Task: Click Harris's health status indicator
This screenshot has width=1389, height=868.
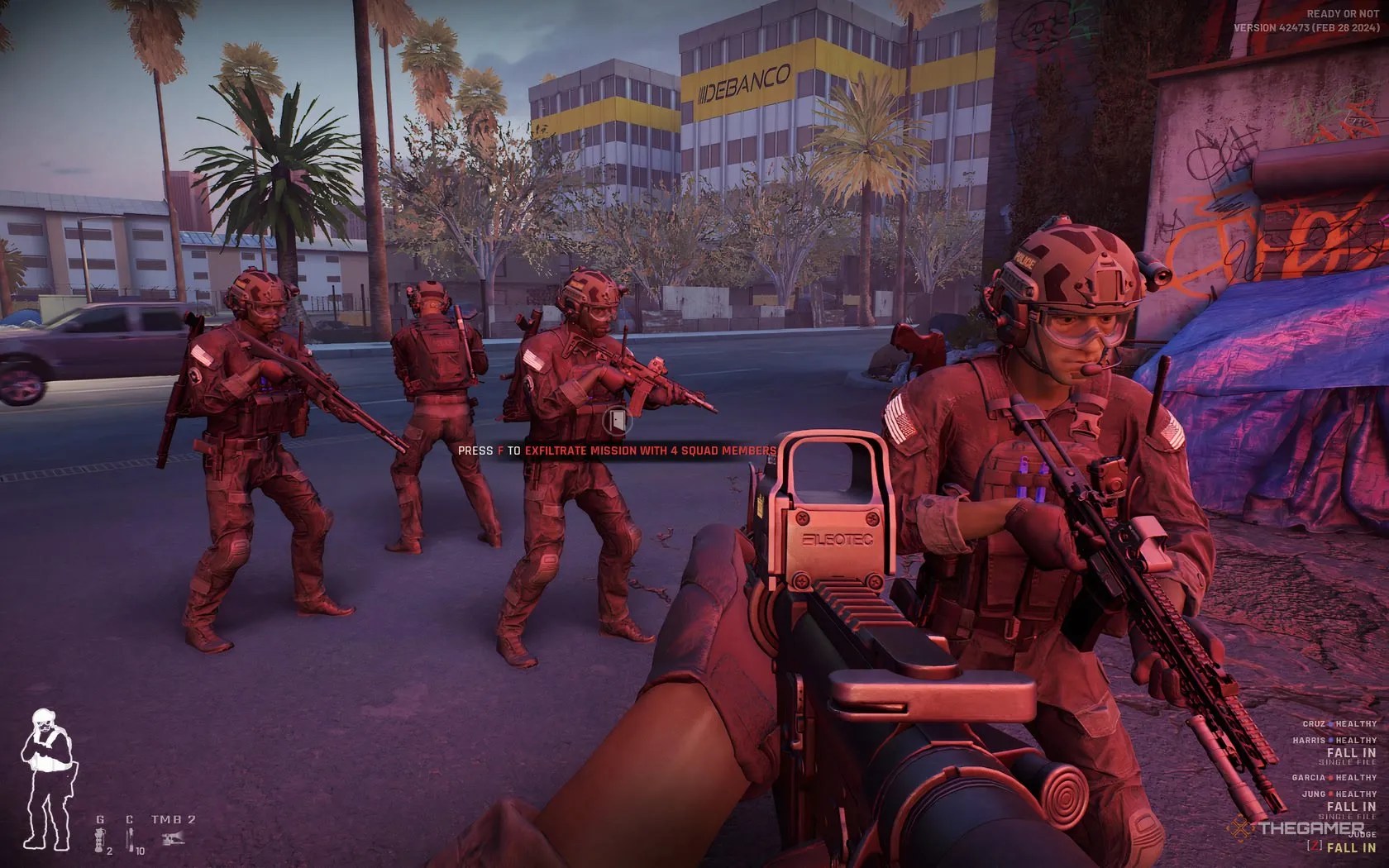Action: 1354,740
